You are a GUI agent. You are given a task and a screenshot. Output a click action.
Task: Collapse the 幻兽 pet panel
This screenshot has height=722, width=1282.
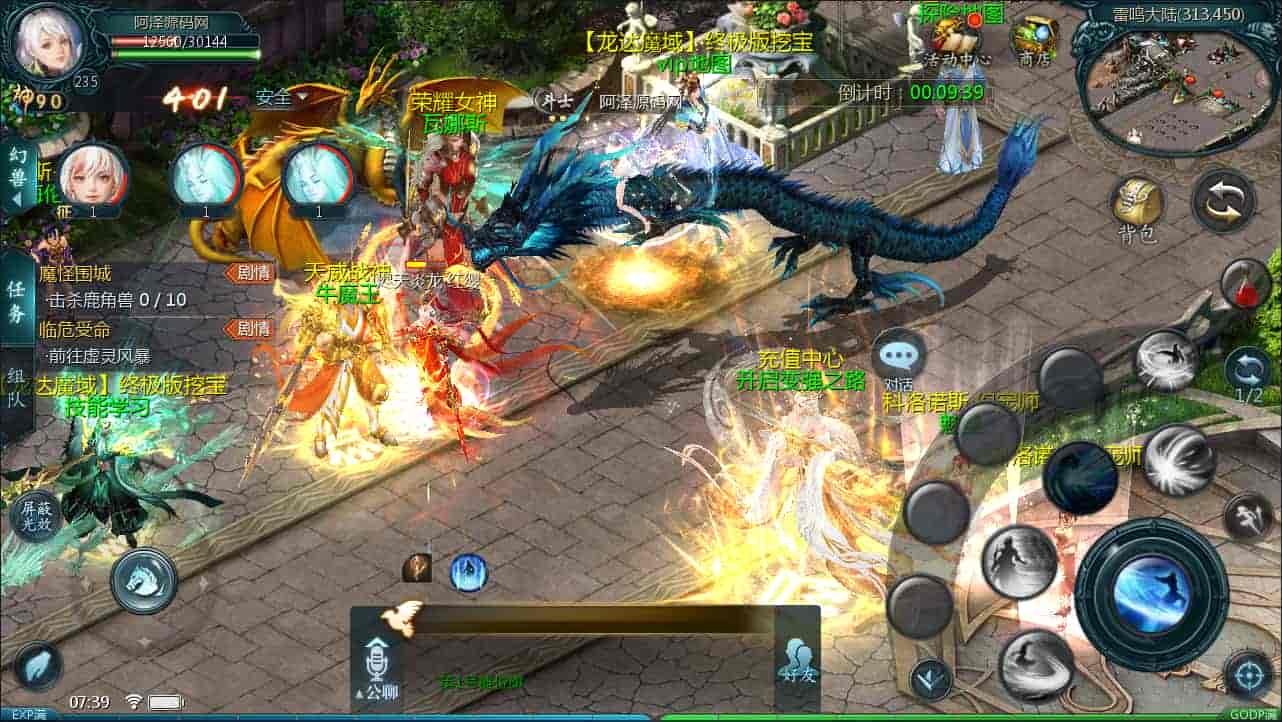tap(18, 177)
